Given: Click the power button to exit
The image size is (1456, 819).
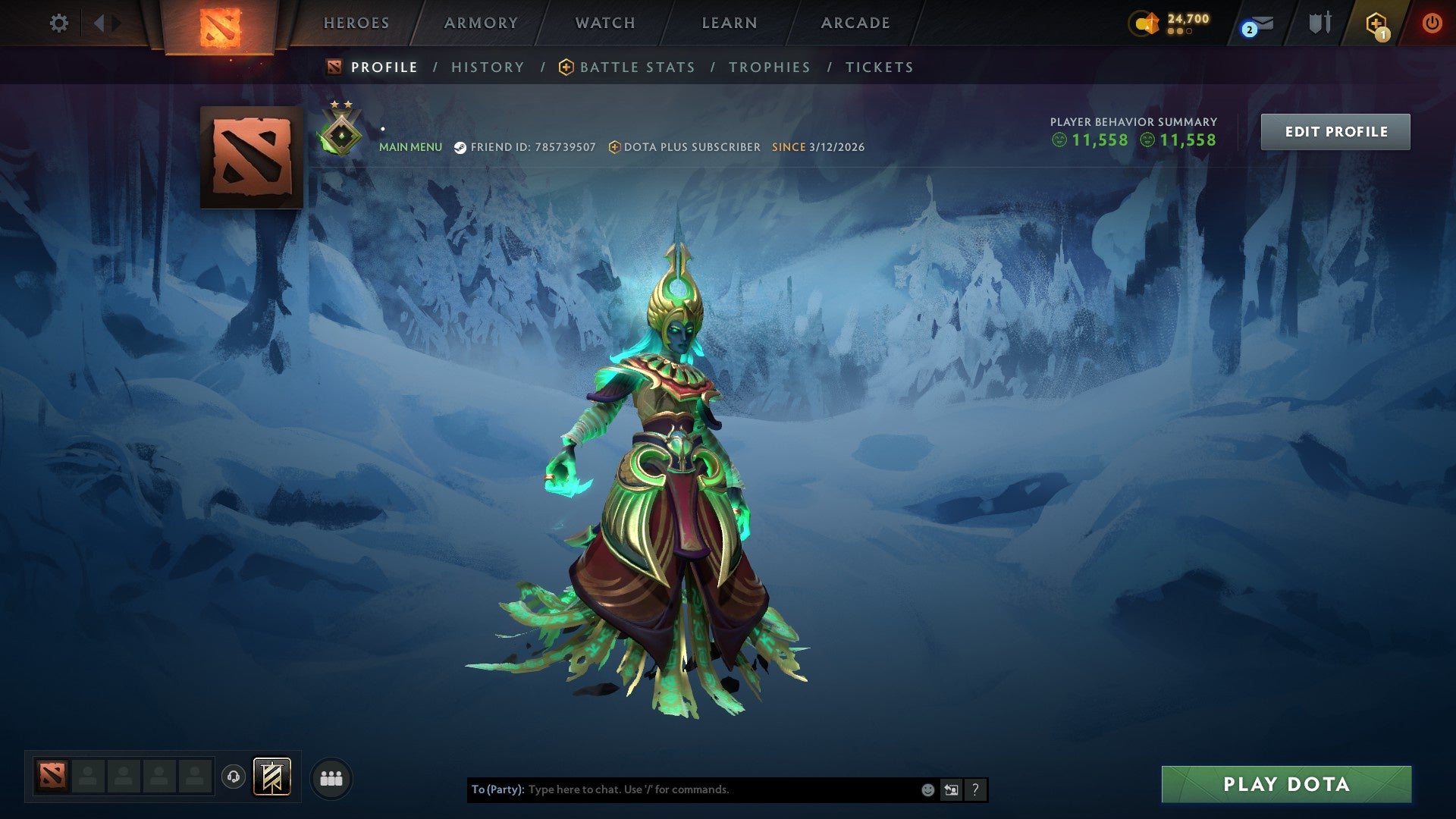Looking at the screenshot, I should [x=1432, y=23].
